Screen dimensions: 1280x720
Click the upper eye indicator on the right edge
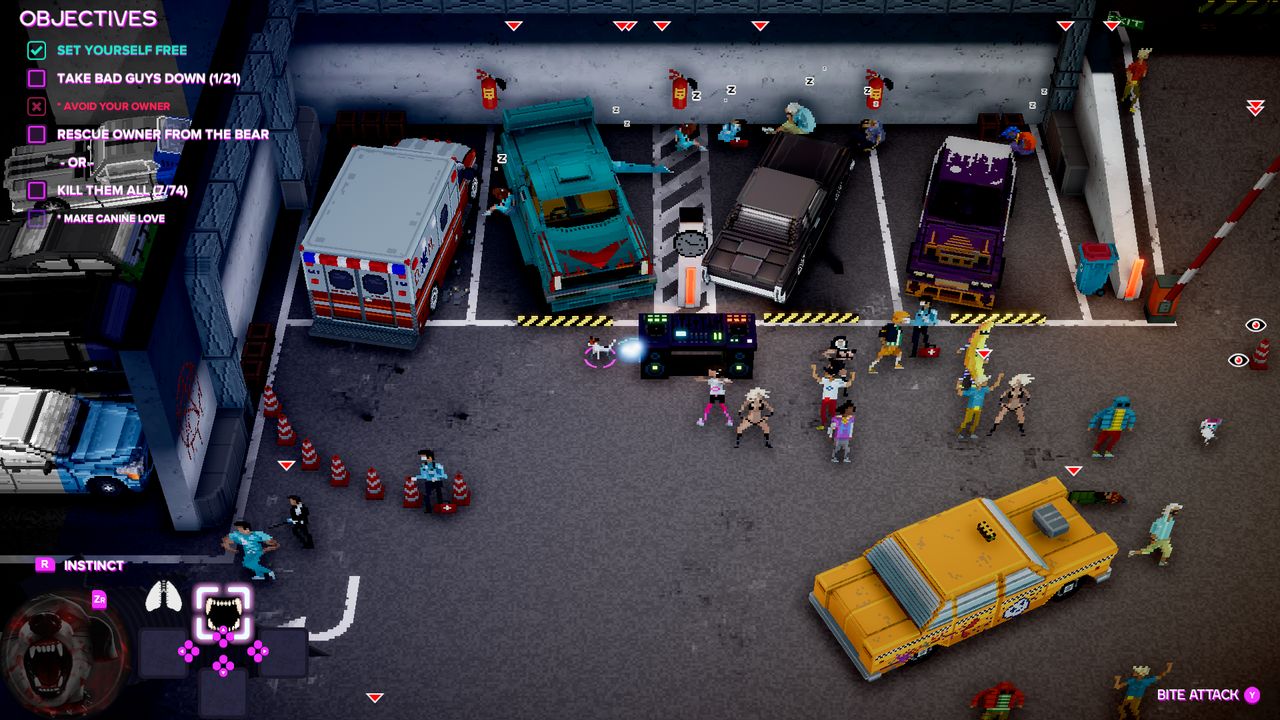[1255, 325]
